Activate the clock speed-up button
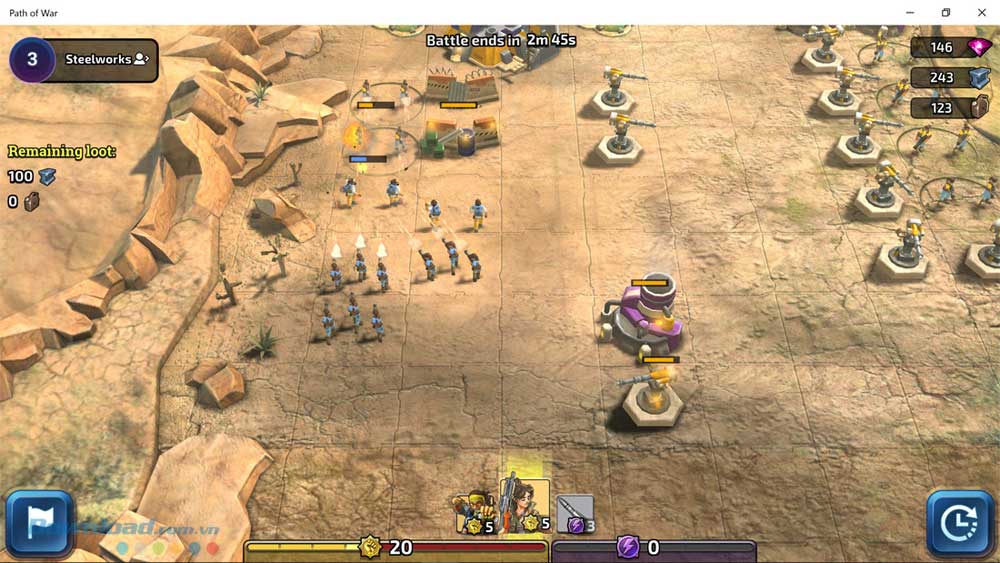Image resolution: width=1000 pixels, height=563 pixels. click(x=960, y=523)
